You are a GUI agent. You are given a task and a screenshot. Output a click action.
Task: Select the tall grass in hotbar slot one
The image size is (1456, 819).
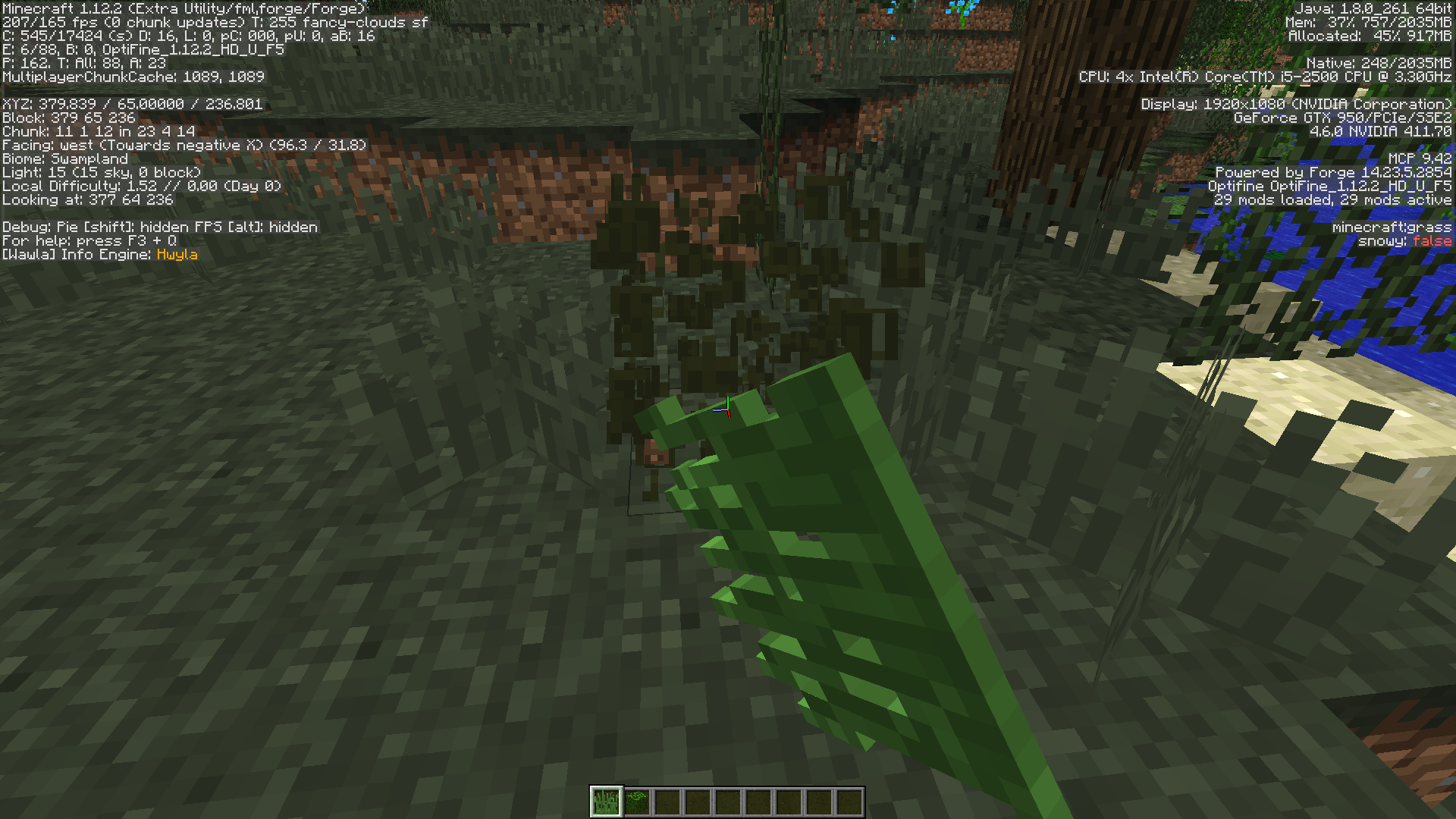pyautogui.click(x=607, y=800)
